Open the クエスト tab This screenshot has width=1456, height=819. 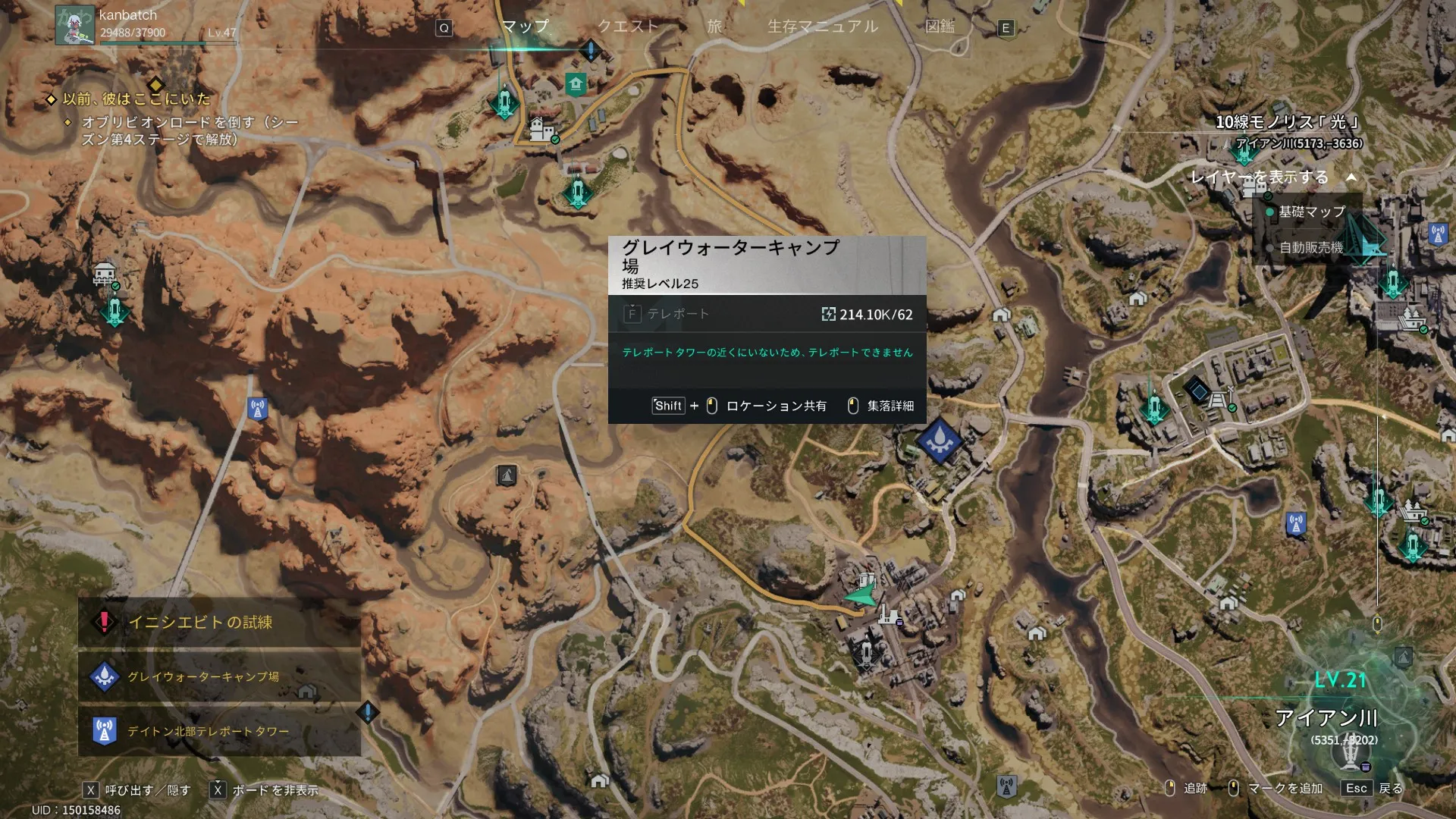pos(628,27)
